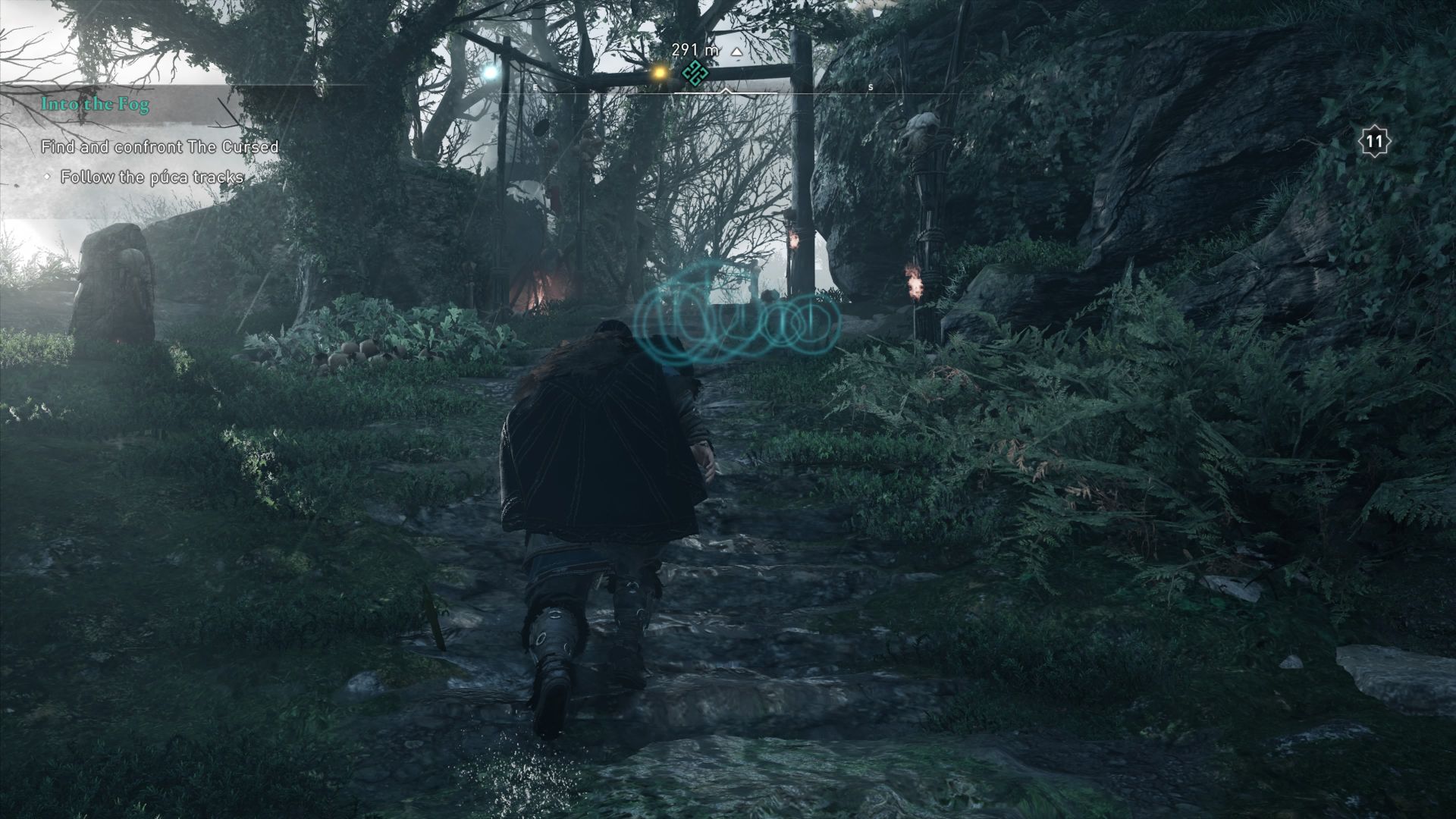Select the S cardinal direction on the compass

[x=870, y=86]
